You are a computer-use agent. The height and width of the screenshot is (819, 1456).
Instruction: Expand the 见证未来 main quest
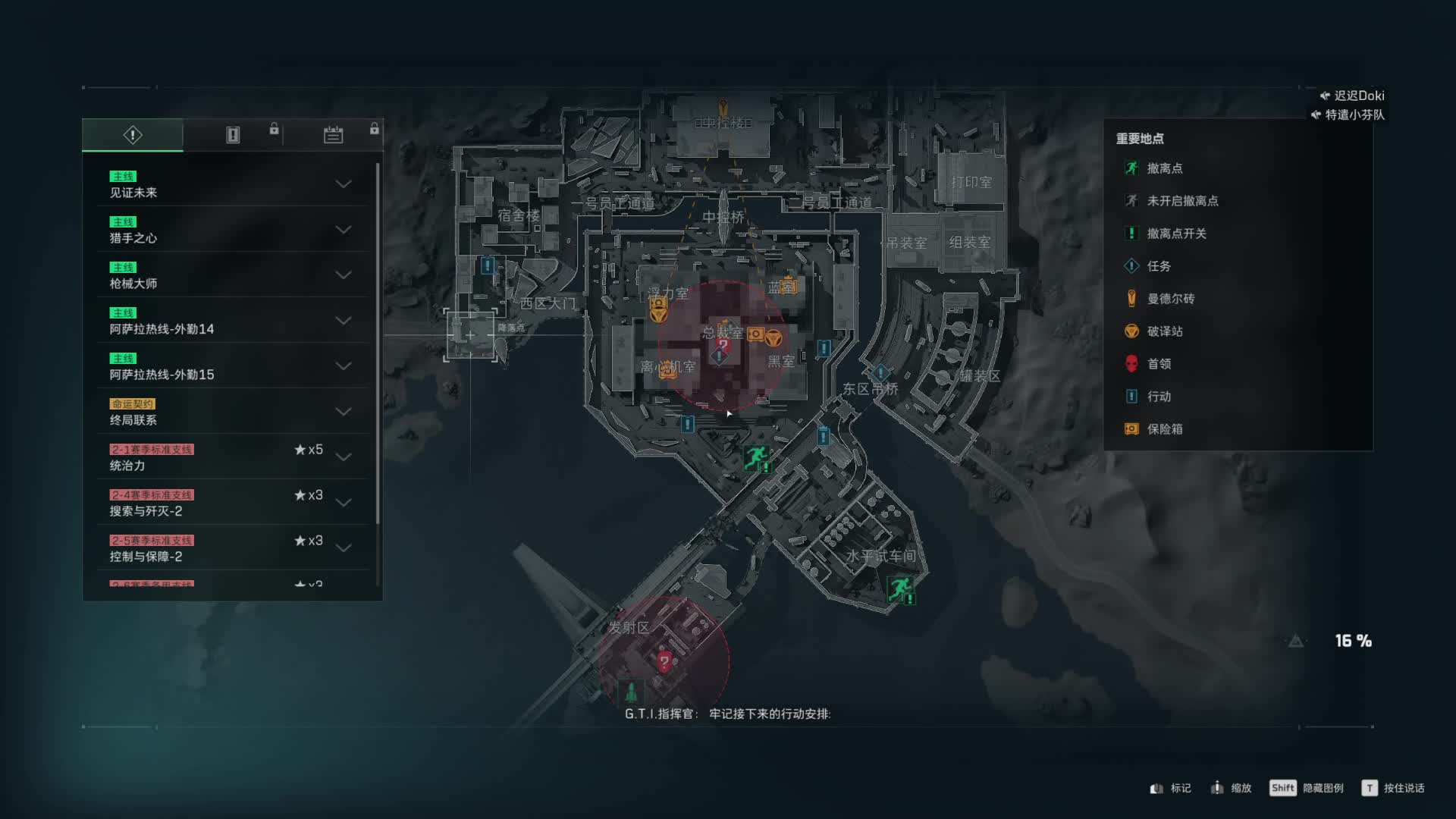click(x=343, y=184)
